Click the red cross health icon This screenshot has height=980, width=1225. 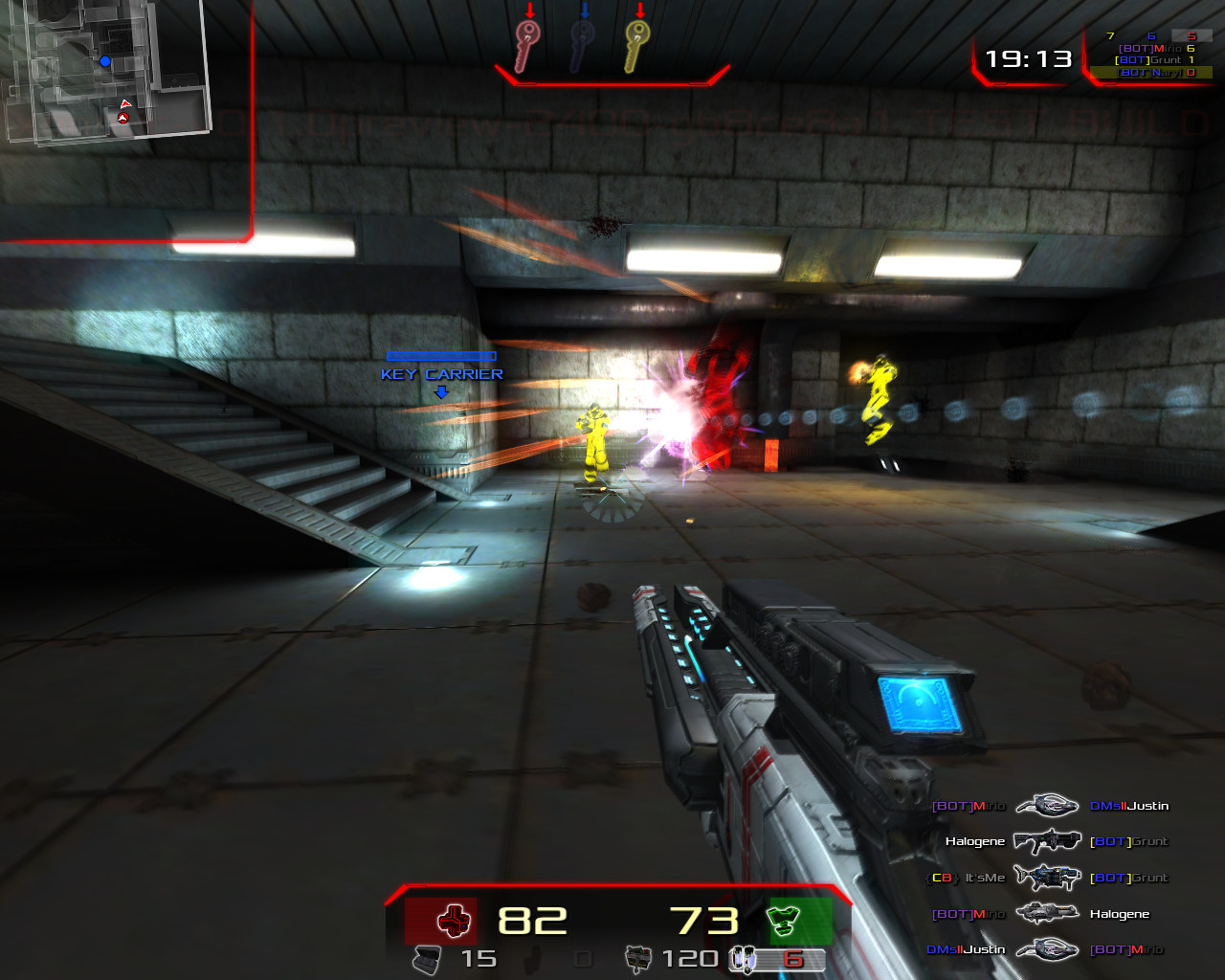(453, 922)
